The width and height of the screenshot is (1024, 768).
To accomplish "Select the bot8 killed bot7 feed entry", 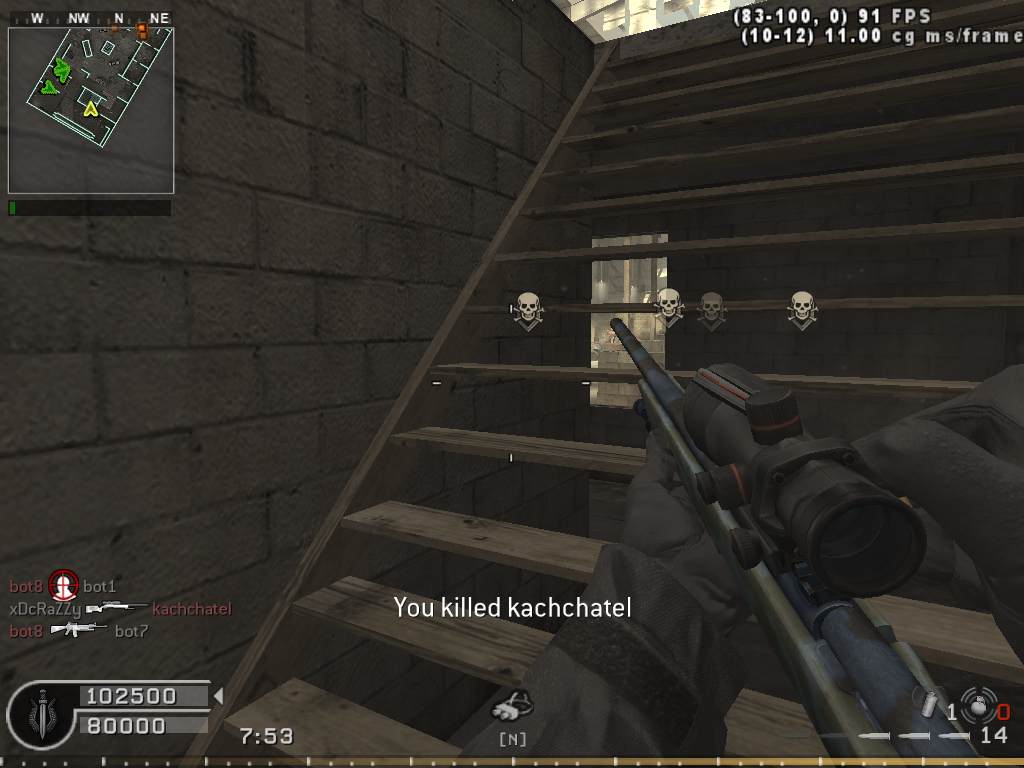I will tap(78, 630).
